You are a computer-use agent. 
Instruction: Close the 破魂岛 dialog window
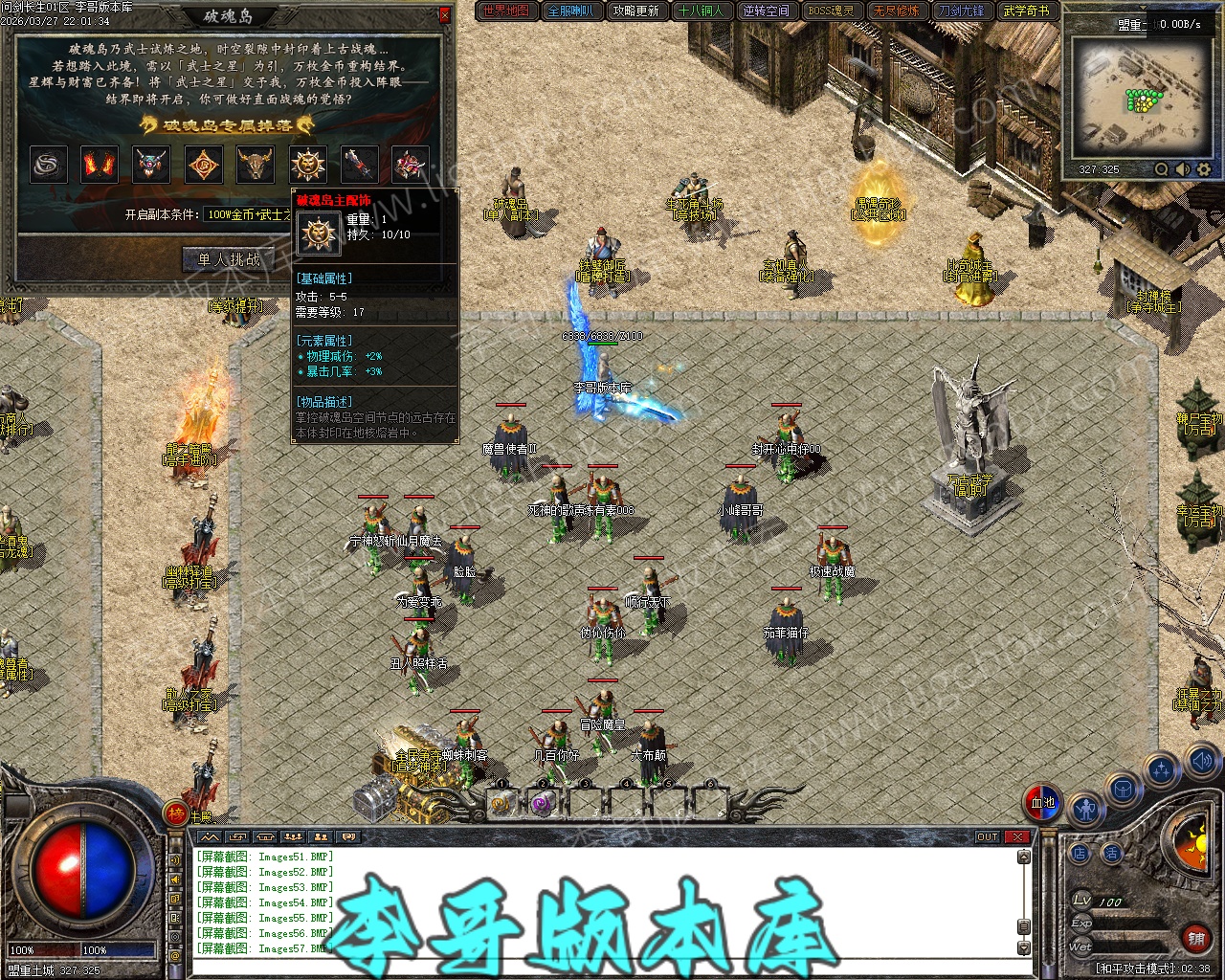coord(444,15)
